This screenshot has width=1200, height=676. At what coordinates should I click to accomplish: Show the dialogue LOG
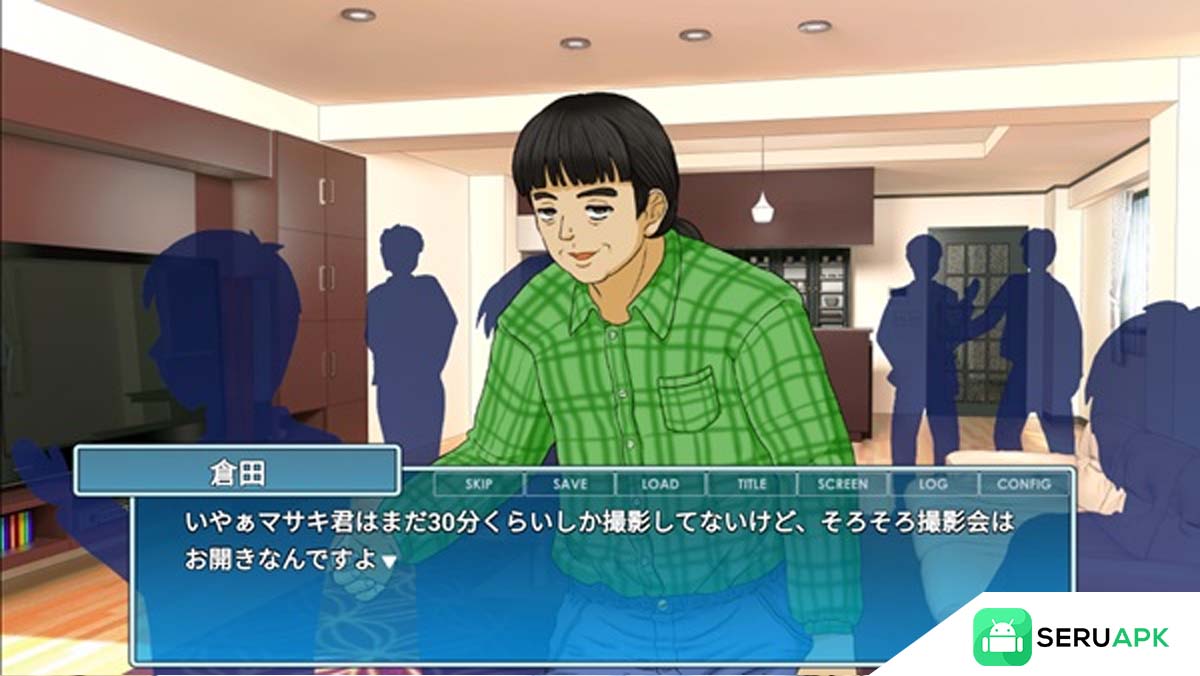(x=933, y=484)
